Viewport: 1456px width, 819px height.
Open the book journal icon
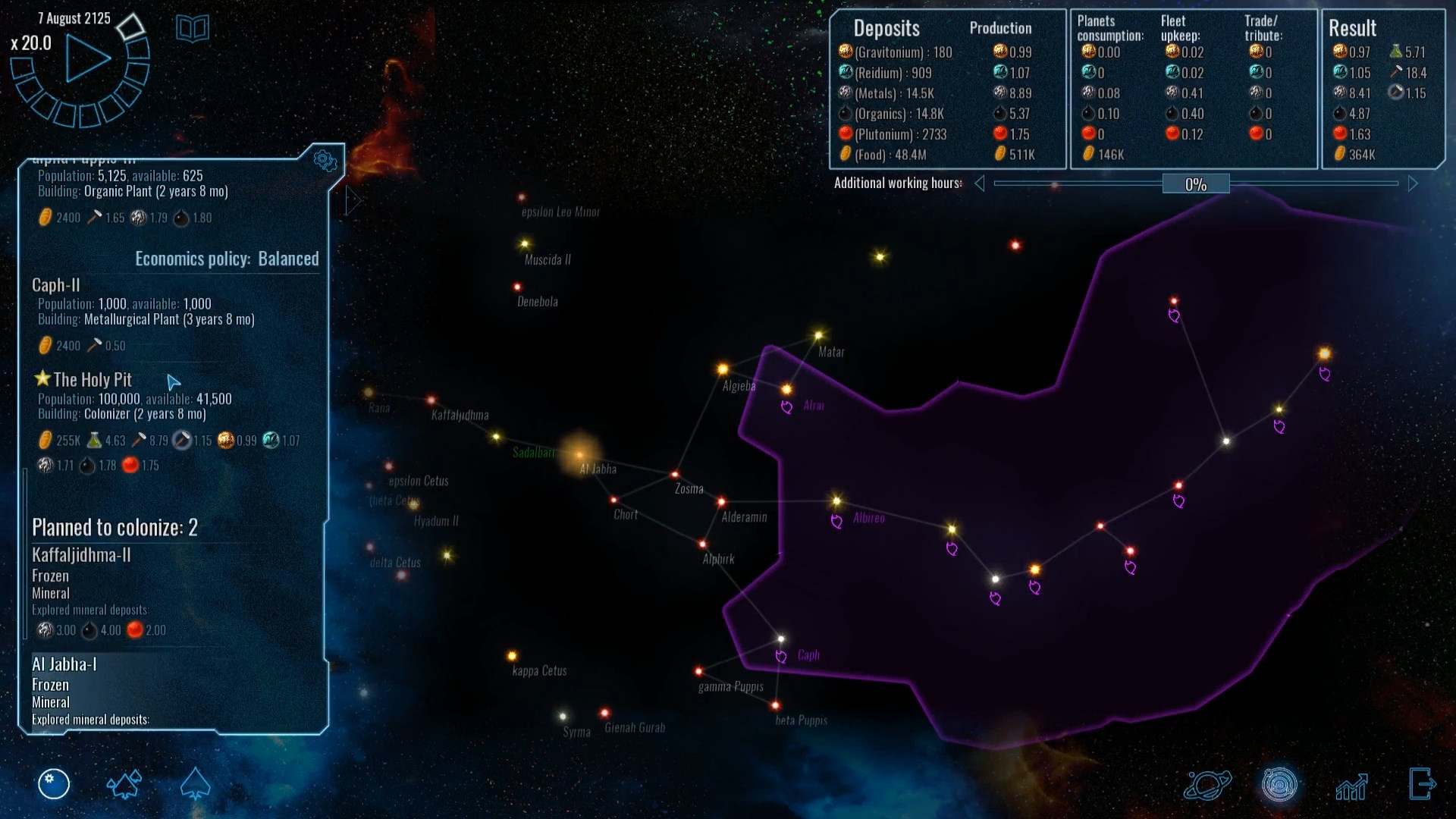(192, 29)
